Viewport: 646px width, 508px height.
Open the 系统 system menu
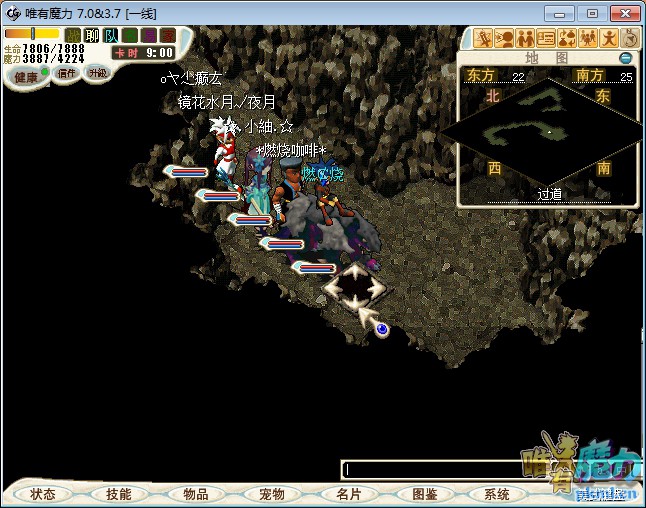pos(497,494)
